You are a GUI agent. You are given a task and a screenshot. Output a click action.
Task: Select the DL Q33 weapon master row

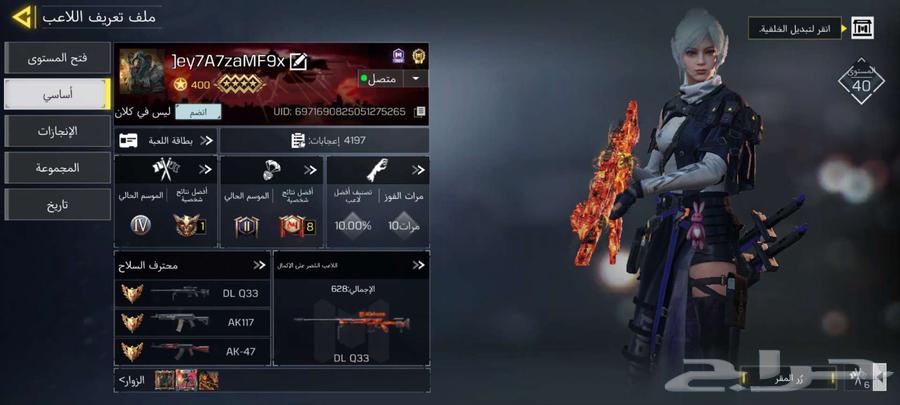pos(190,293)
